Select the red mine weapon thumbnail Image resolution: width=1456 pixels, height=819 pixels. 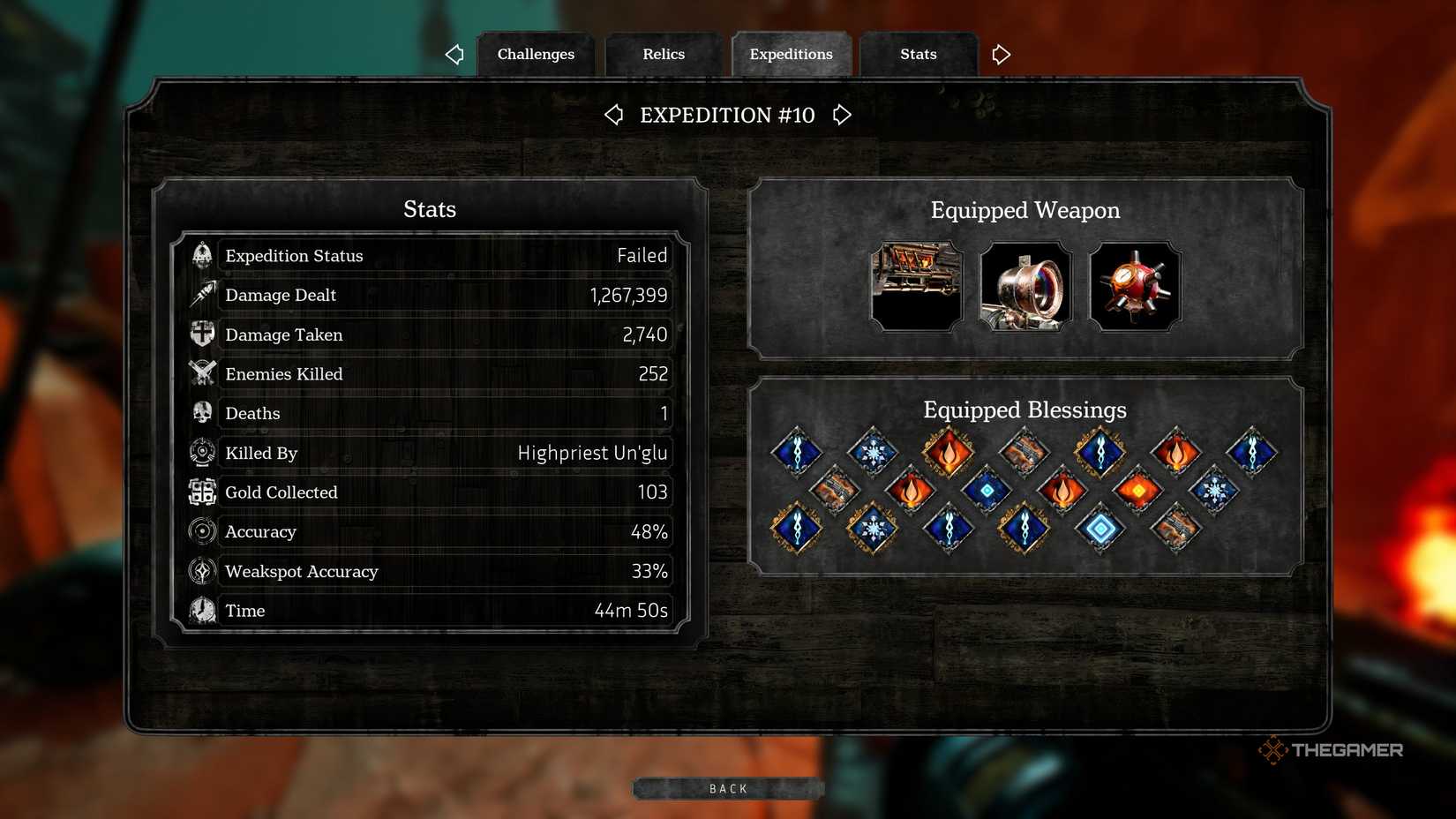coord(1135,287)
